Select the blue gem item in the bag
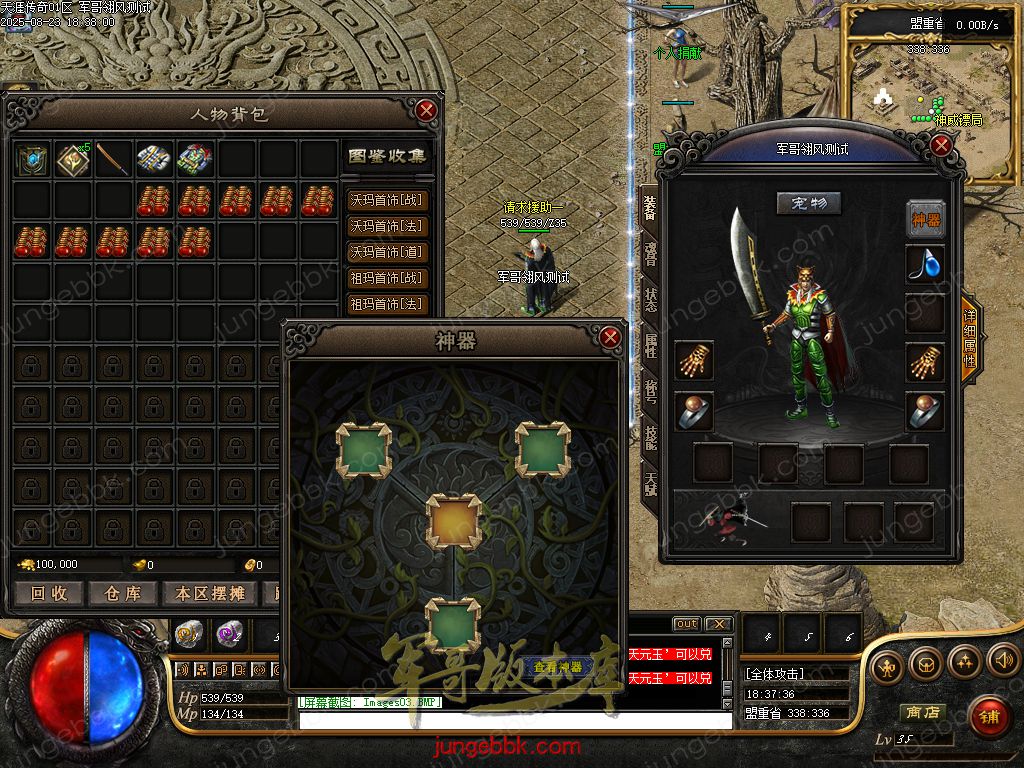Screen dimensions: 1024x768 pos(33,160)
